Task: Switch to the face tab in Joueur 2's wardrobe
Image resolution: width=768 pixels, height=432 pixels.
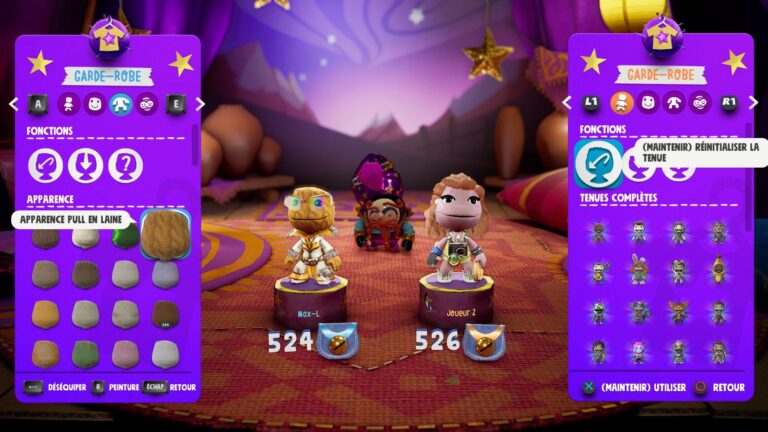Action: pos(648,102)
